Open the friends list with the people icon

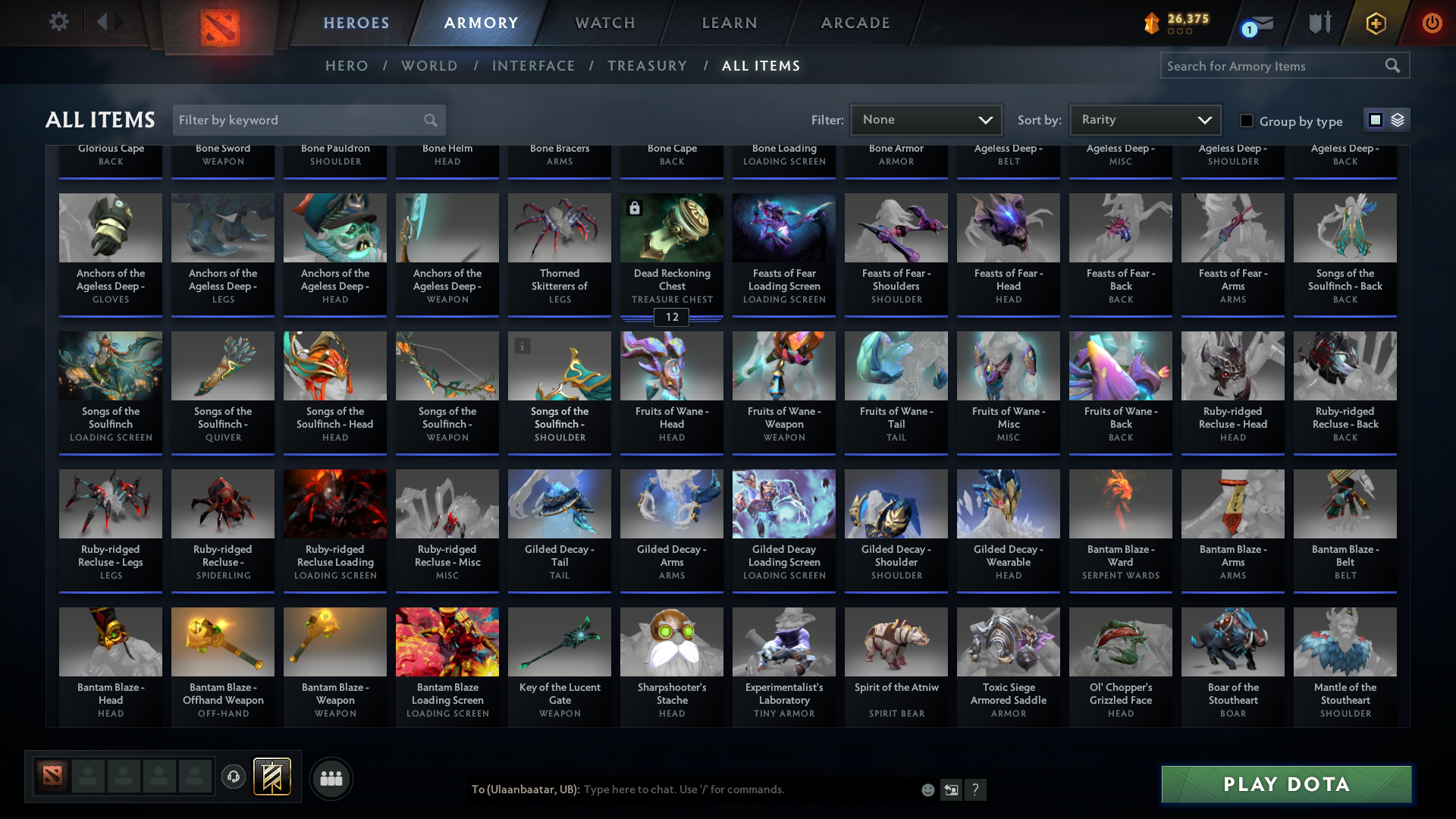330,777
